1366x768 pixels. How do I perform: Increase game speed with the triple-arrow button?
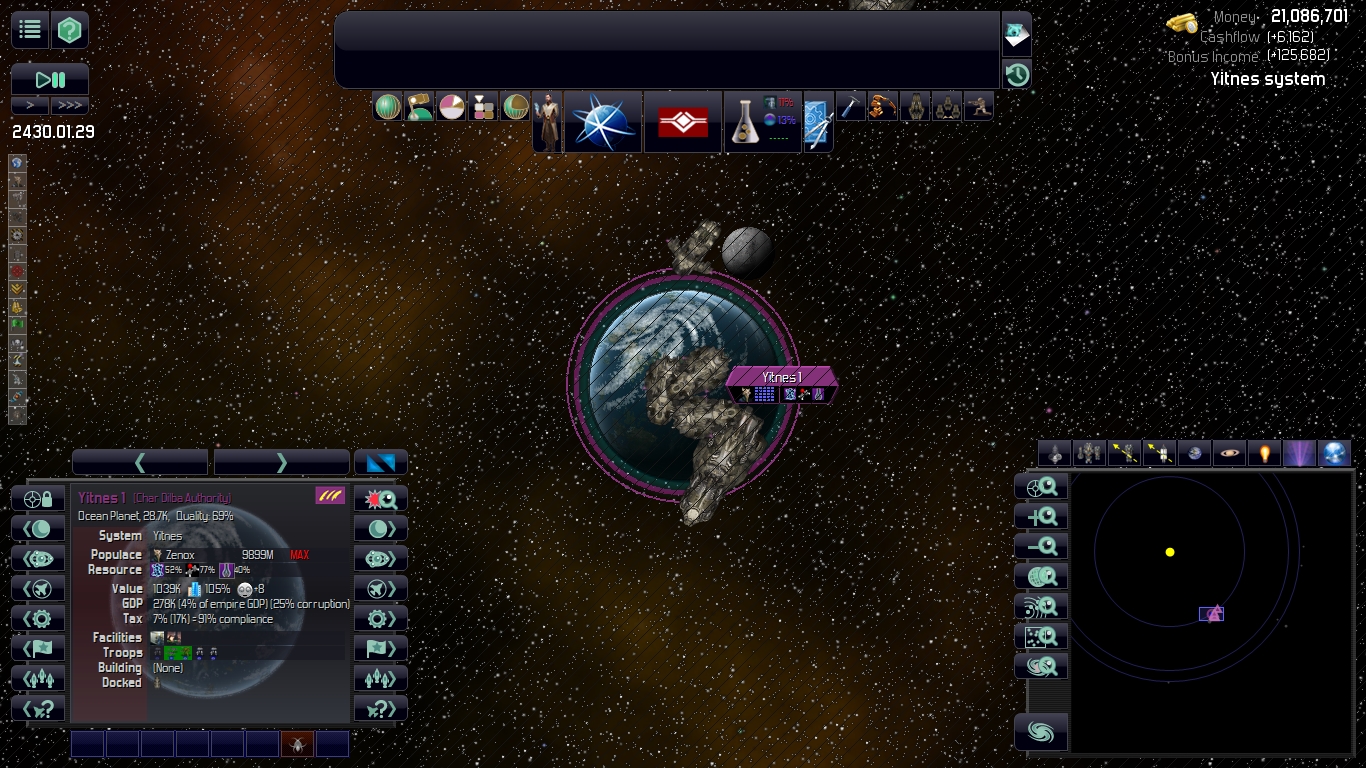point(70,105)
